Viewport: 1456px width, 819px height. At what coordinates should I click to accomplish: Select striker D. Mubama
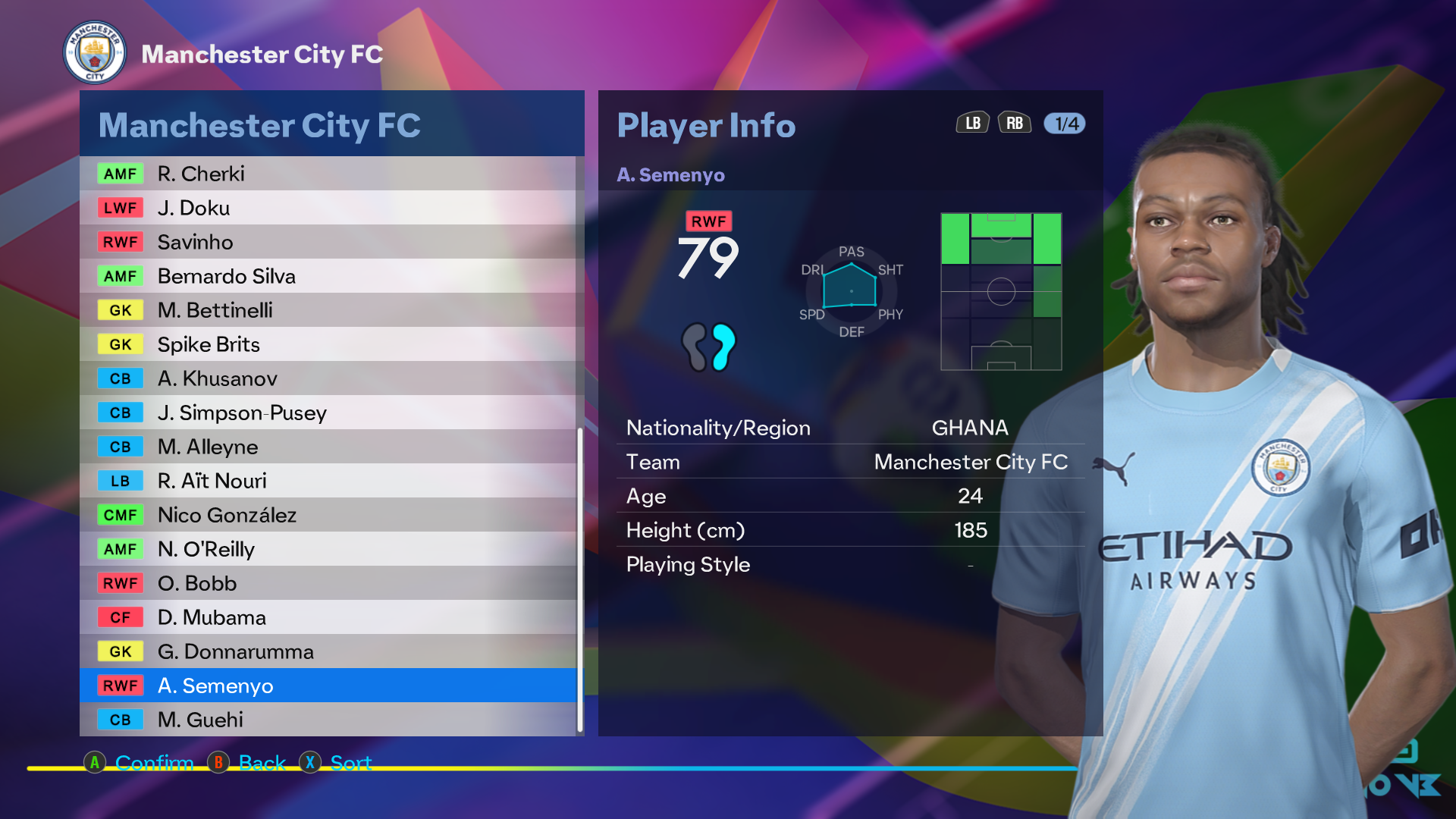[328, 617]
